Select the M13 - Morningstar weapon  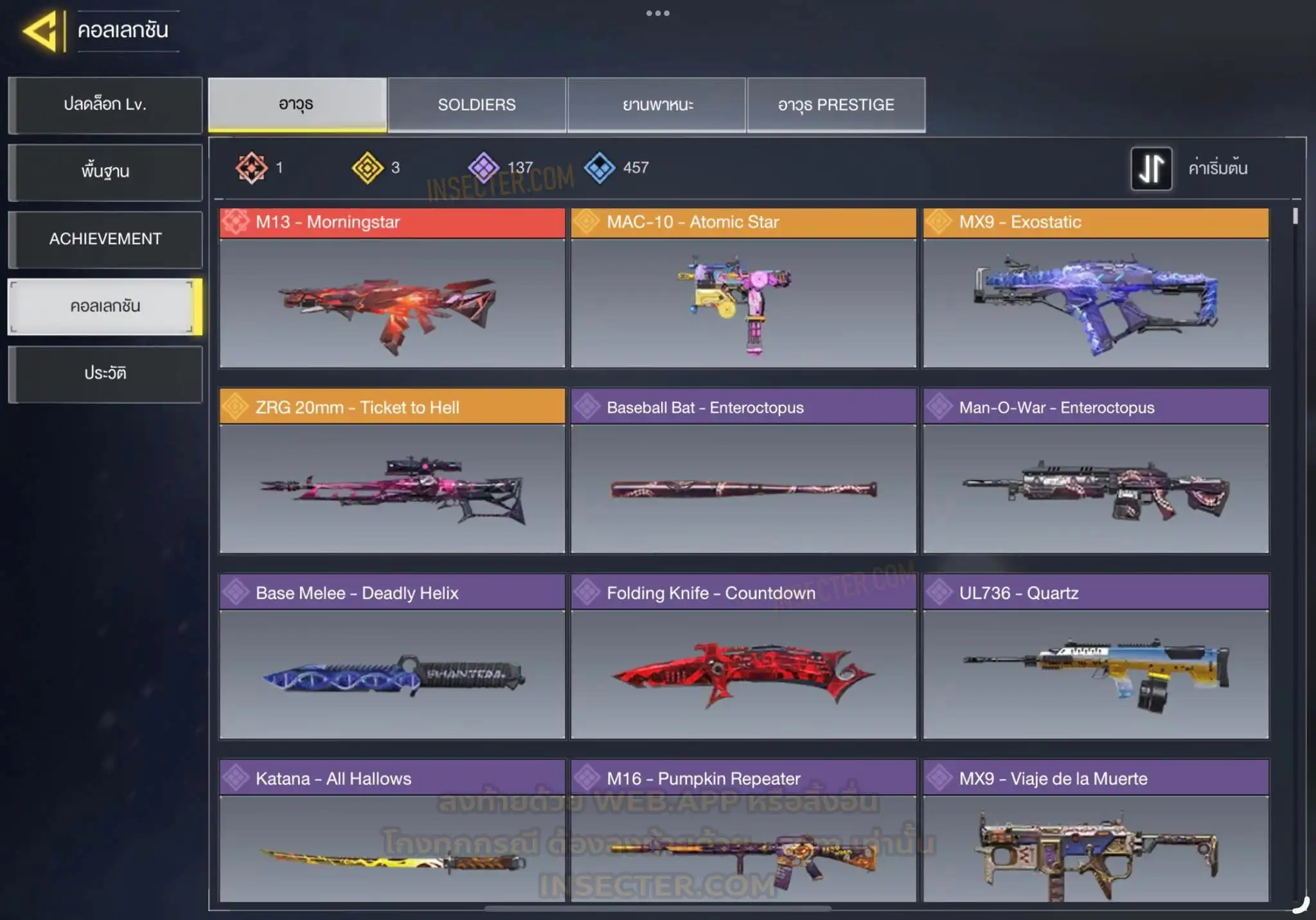tap(392, 288)
